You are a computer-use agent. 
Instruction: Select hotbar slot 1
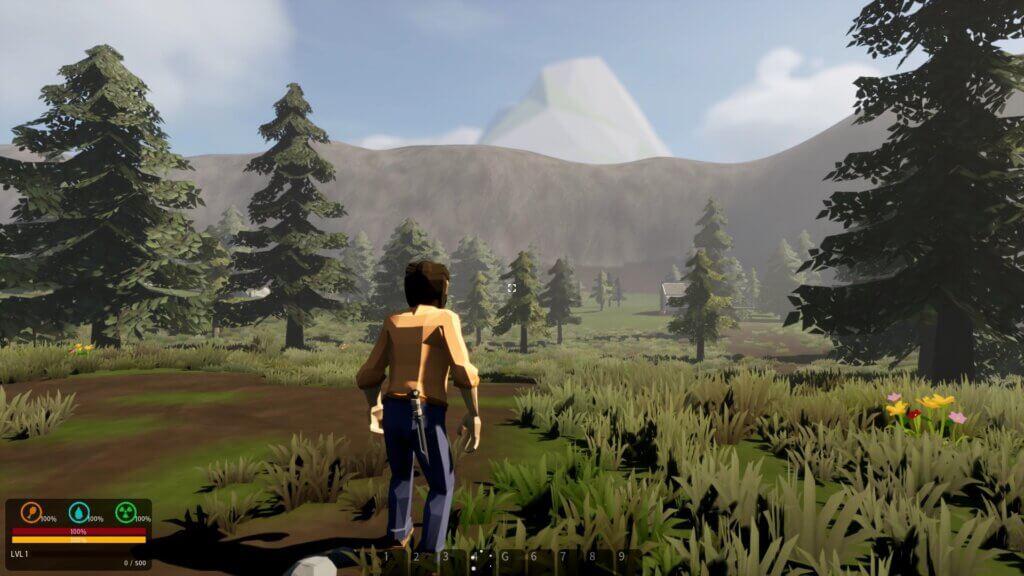[388, 558]
